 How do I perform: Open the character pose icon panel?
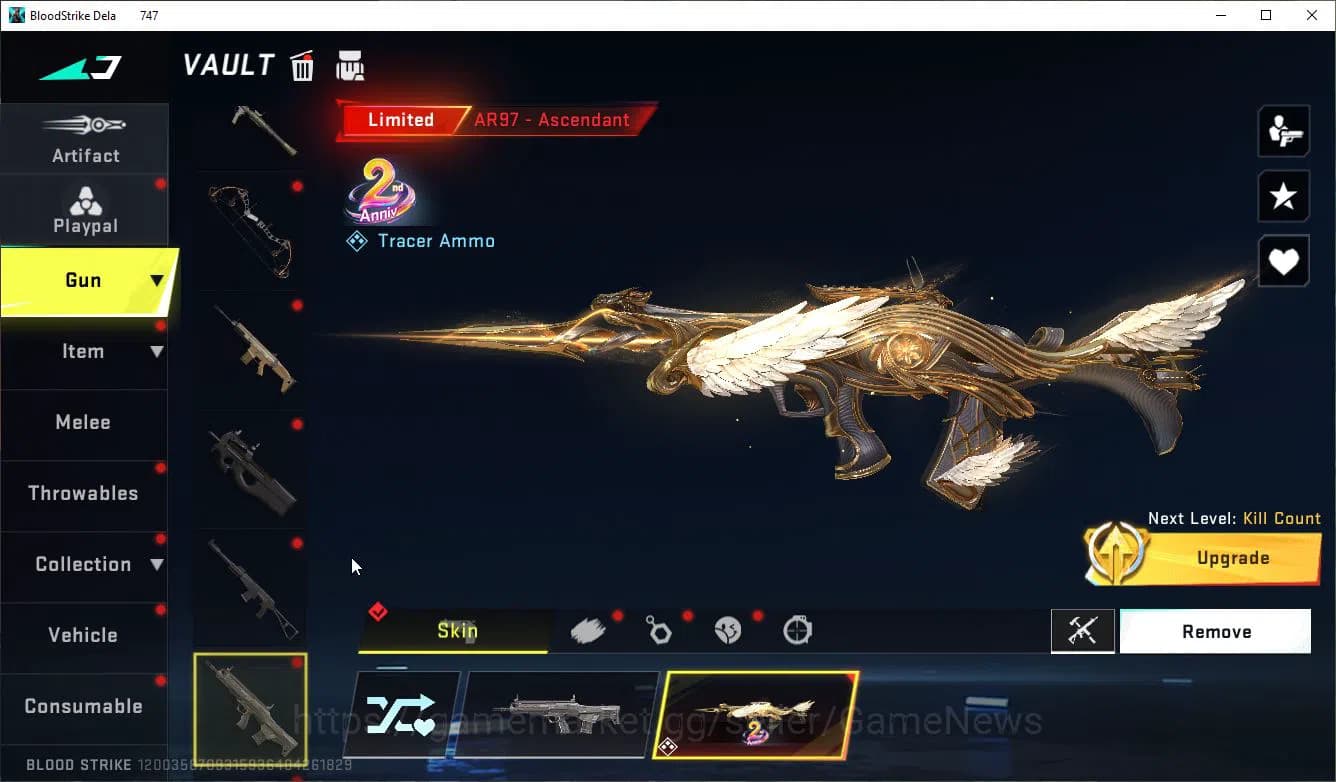[x=1283, y=131]
